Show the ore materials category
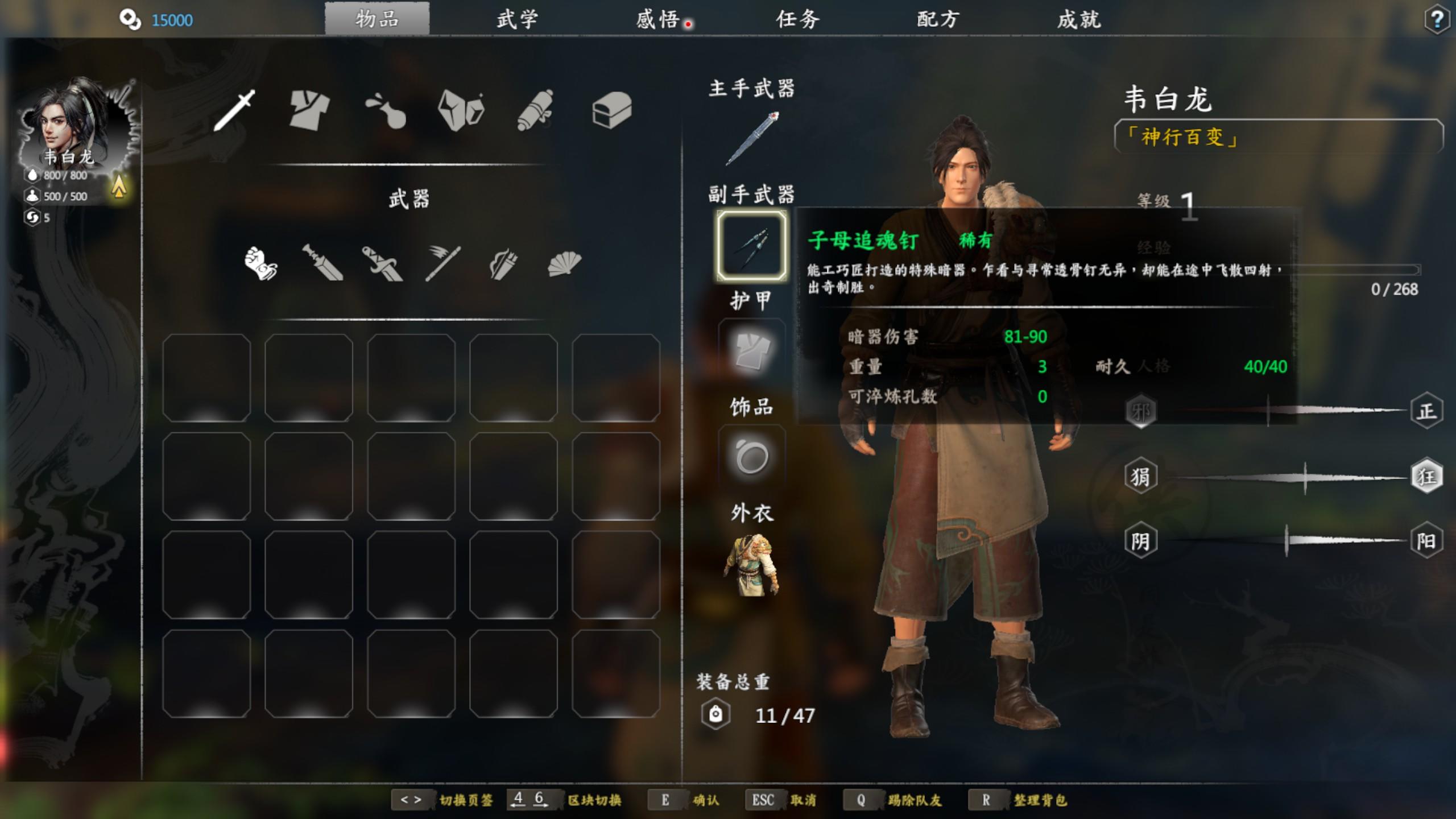Image resolution: width=1456 pixels, height=819 pixels. 461,110
